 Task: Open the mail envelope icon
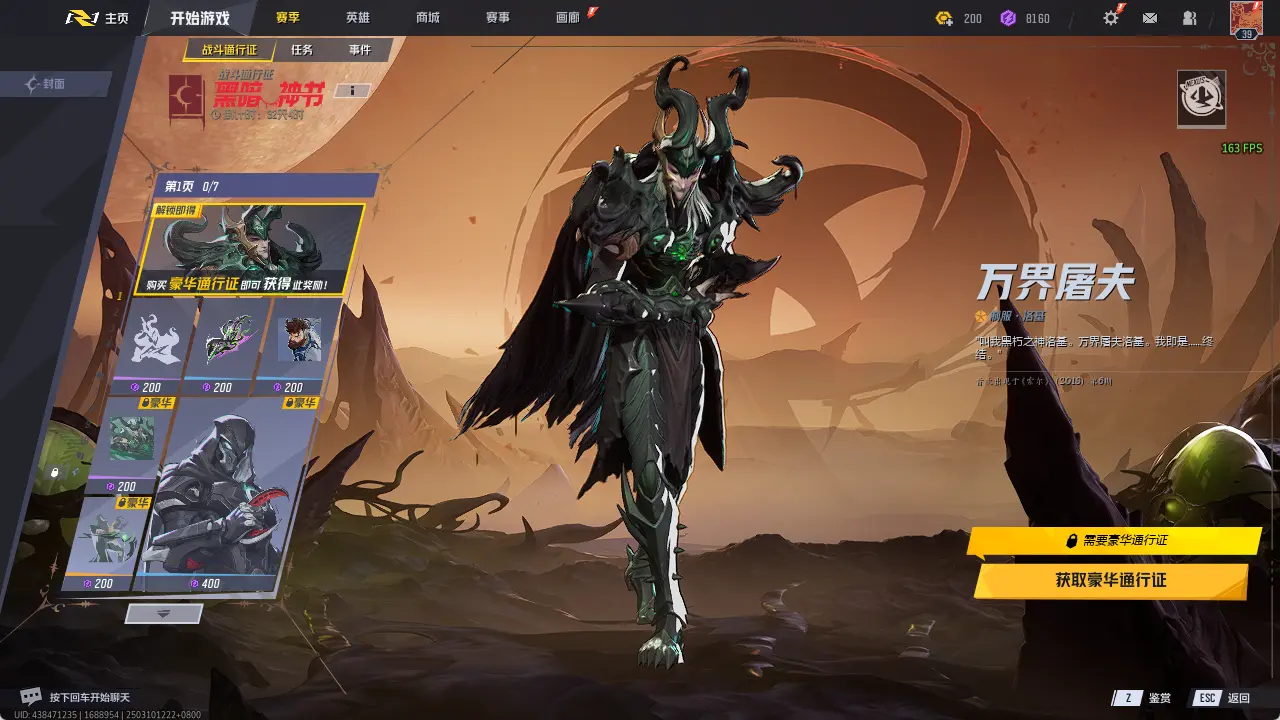click(1150, 18)
